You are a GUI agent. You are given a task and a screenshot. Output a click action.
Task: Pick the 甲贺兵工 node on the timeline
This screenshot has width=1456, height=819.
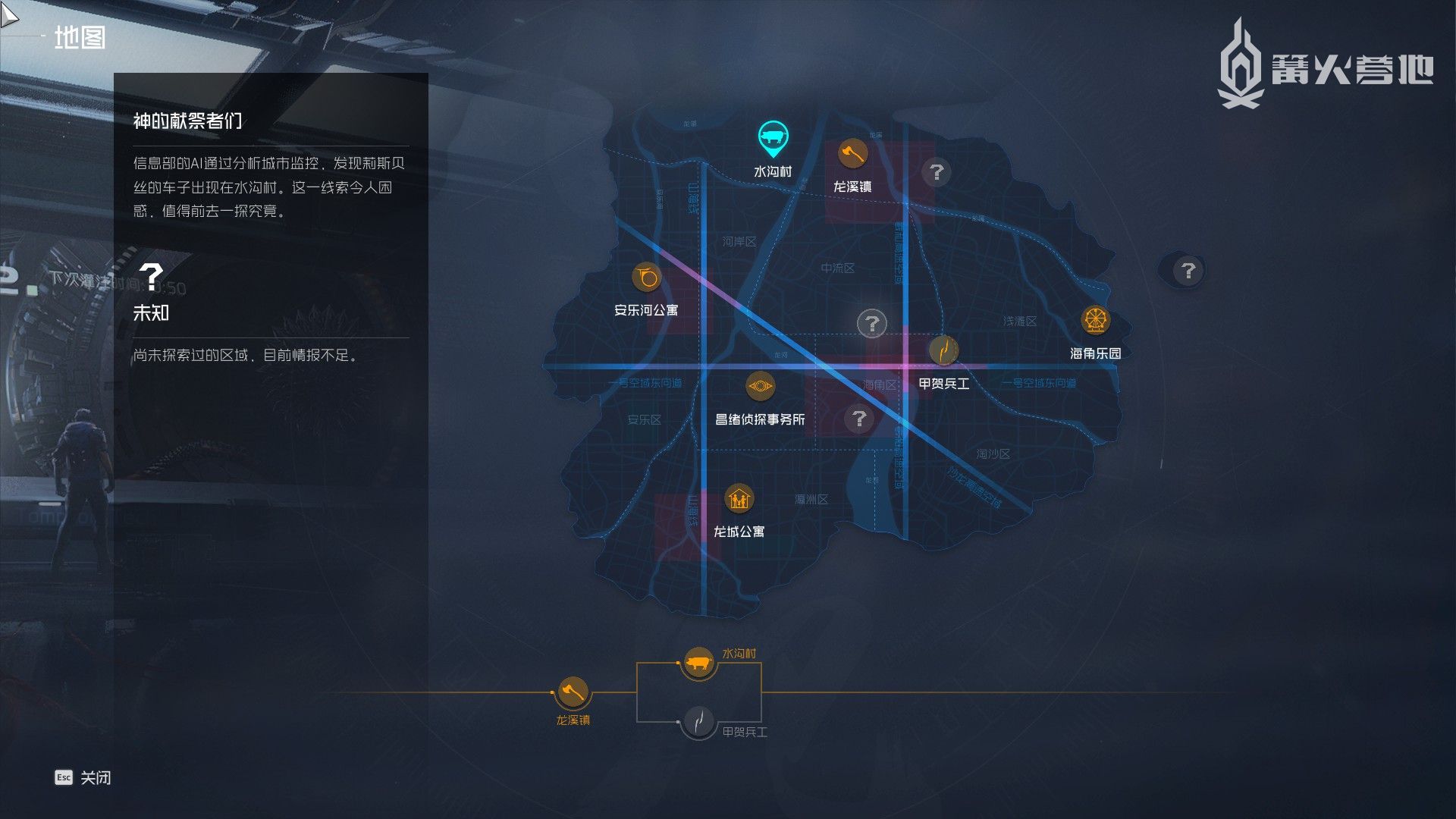(698, 721)
